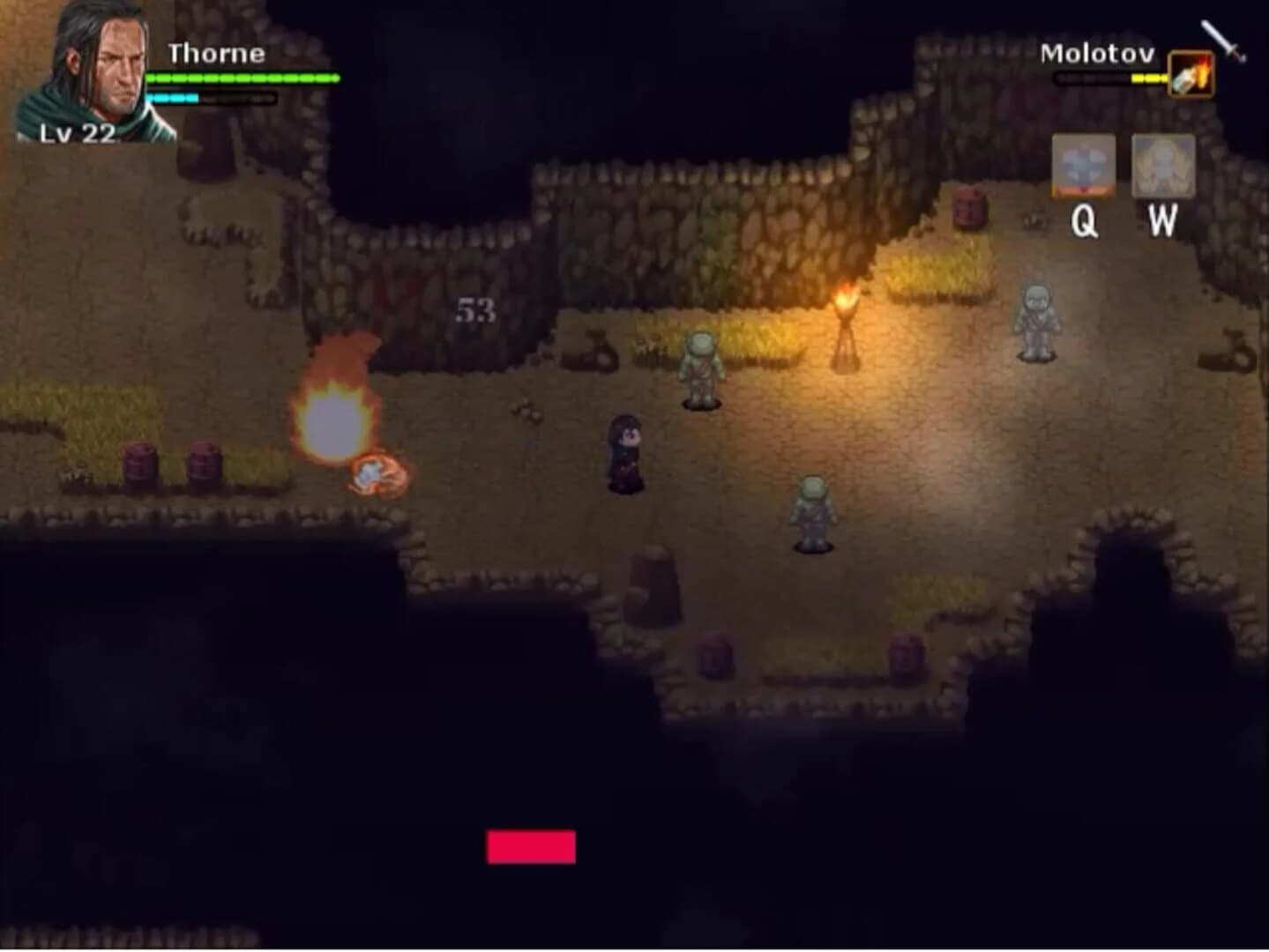
Task: Select the player character in the dark cloak
Action: (x=626, y=454)
